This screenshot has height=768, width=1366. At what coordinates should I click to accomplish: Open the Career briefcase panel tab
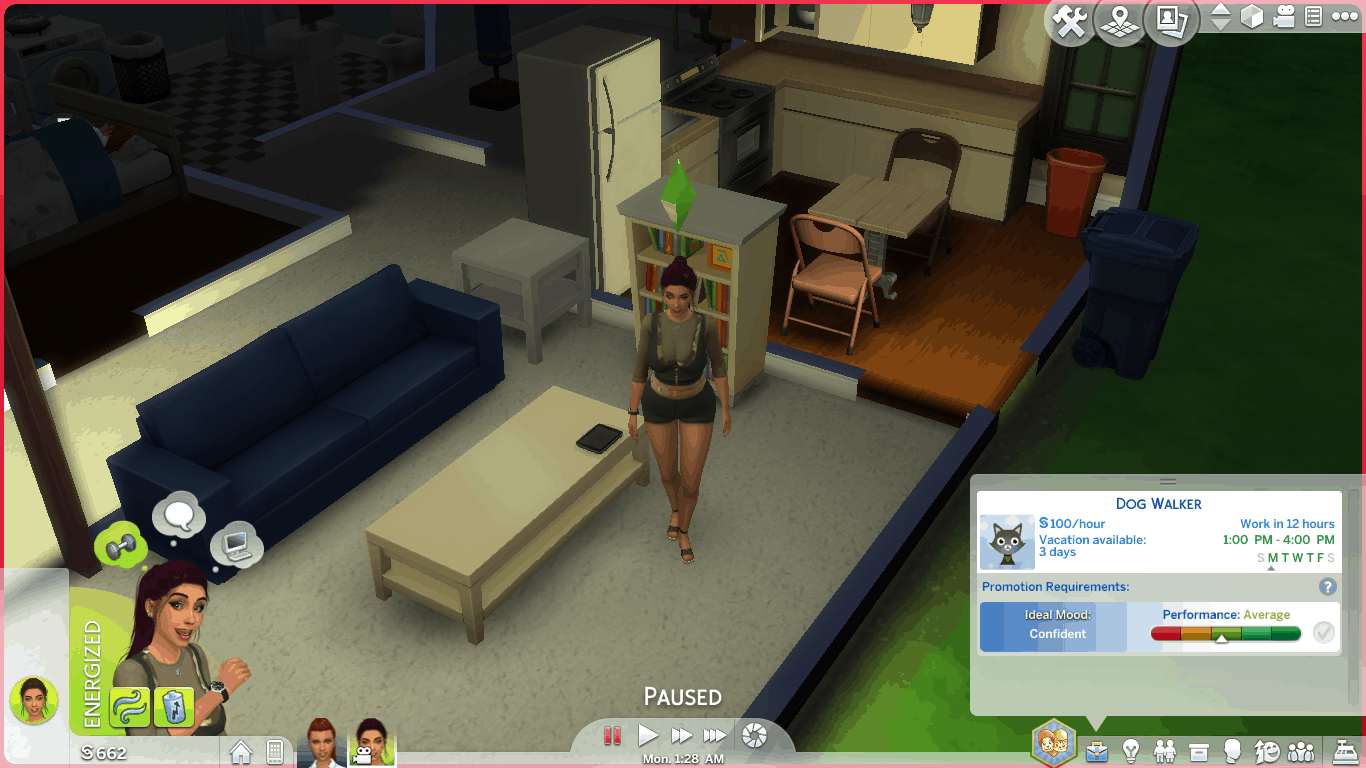(x=1097, y=750)
